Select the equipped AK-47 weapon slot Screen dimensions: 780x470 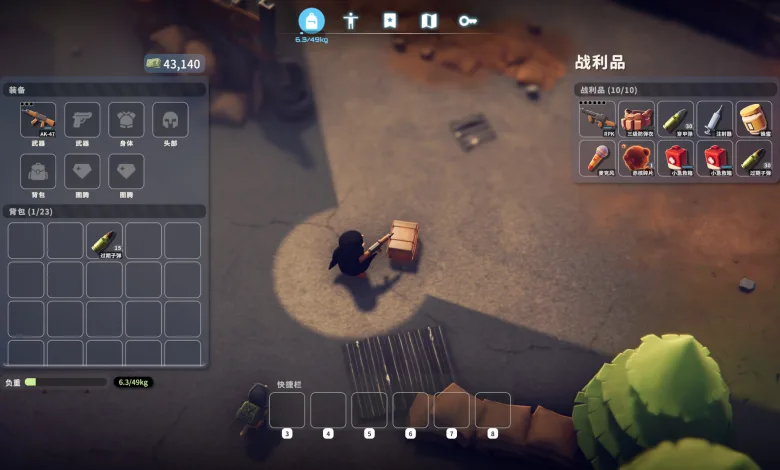click(38, 120)
